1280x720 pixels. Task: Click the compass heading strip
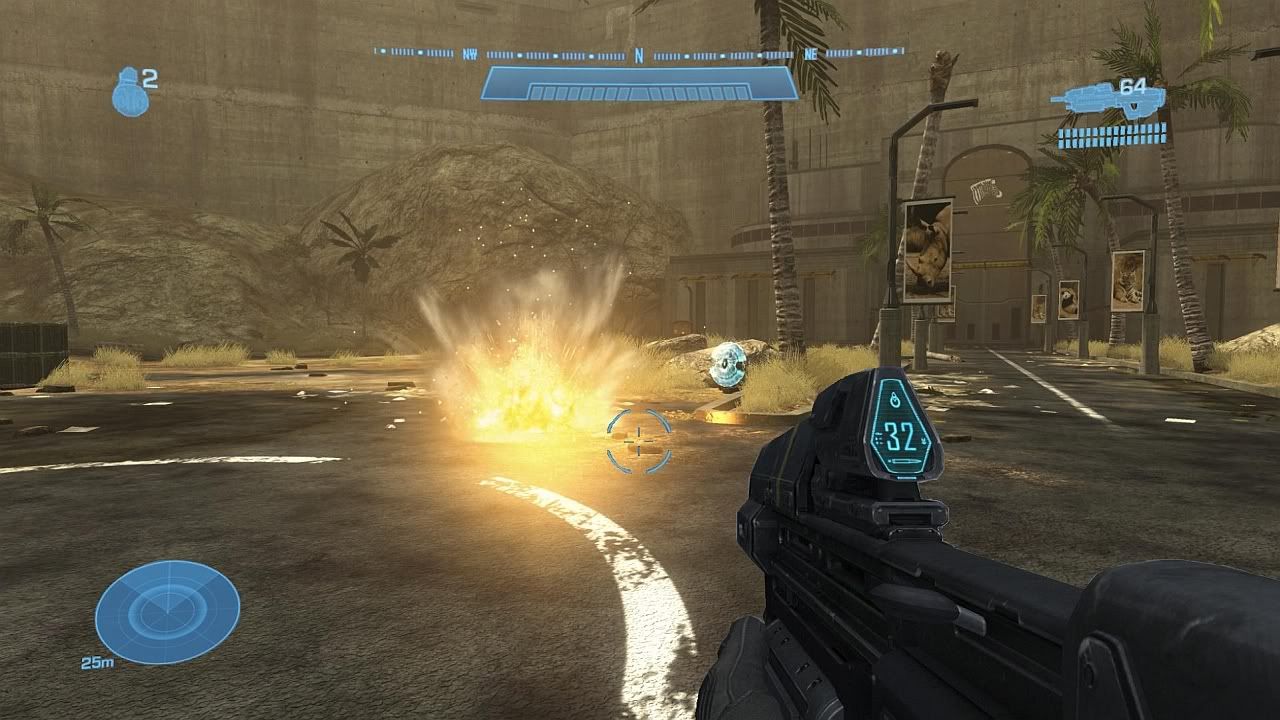(639, 53)
